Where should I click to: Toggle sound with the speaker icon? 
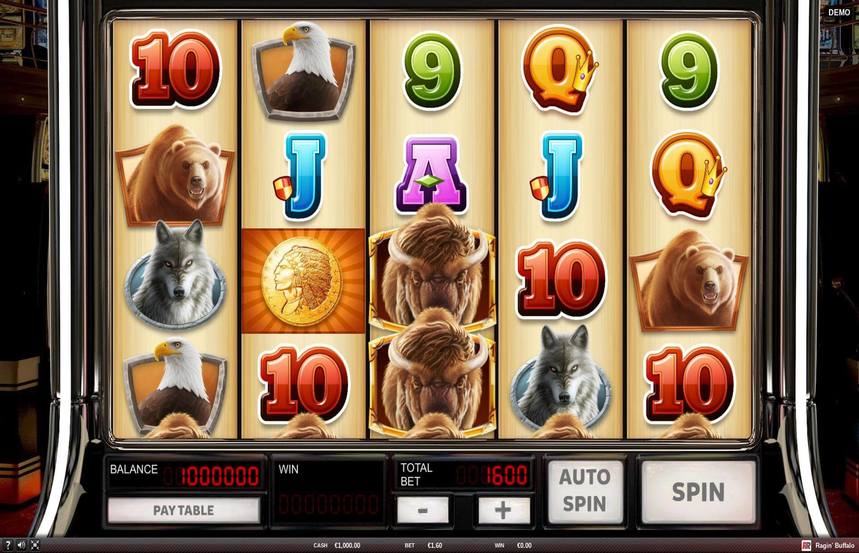tap(21, 545)
